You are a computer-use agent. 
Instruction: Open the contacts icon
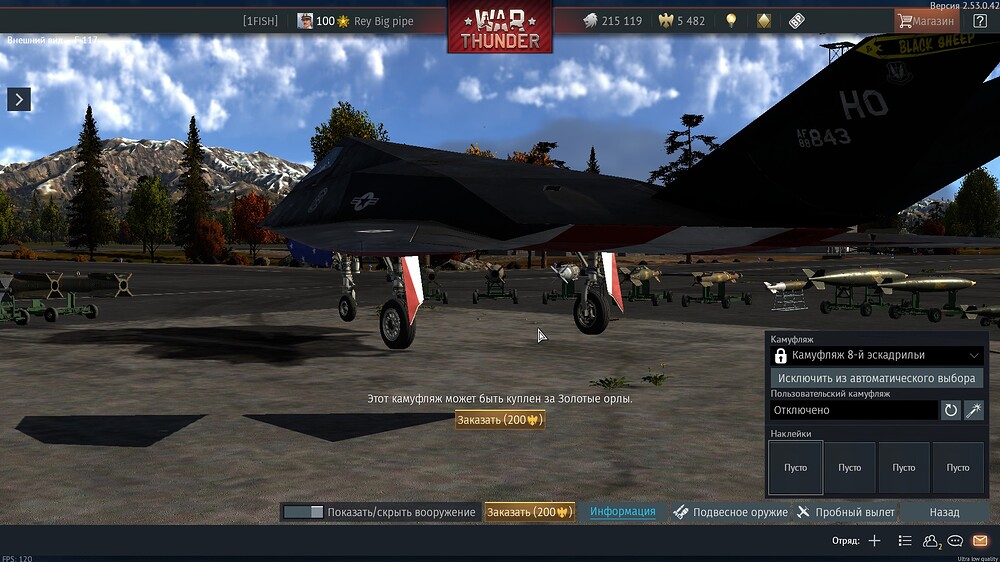tap(930, 541)
